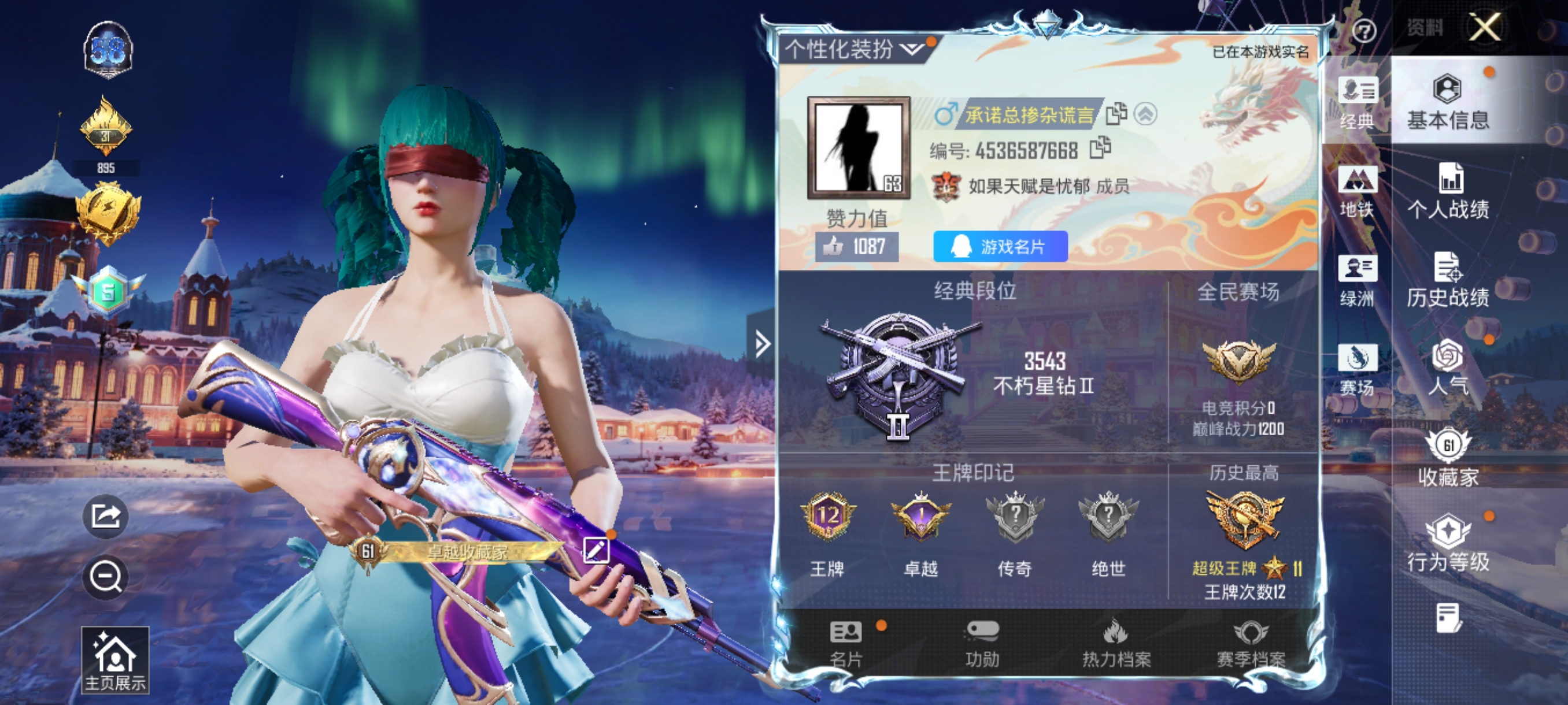View the 行为等级 behavior level

point(1448,544)
